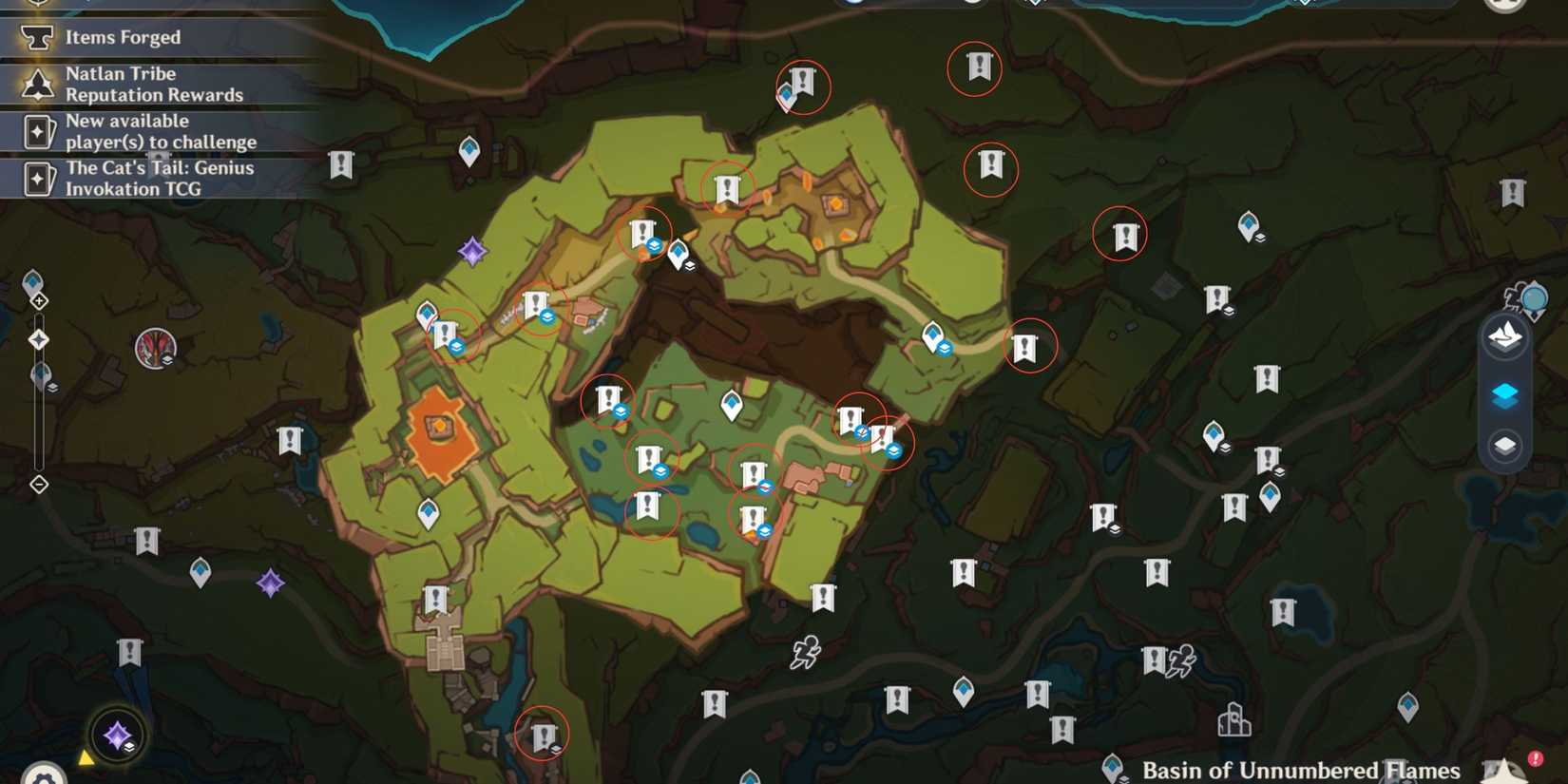Click the Natlan Tribe Reputation emblem icon

pos(38,84)
